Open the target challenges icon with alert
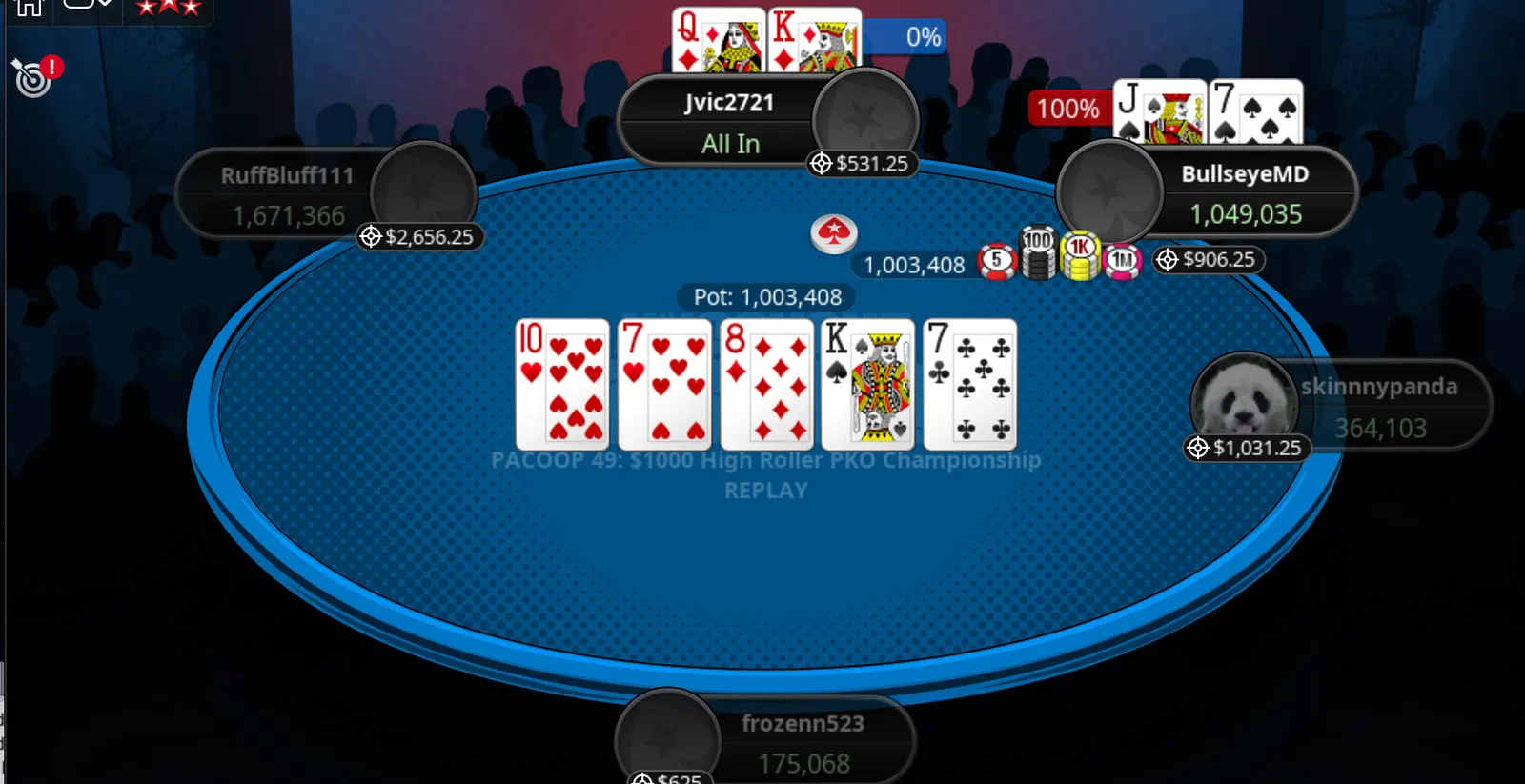This screenshot has width=1525, height=784. [x=35, y=76]
